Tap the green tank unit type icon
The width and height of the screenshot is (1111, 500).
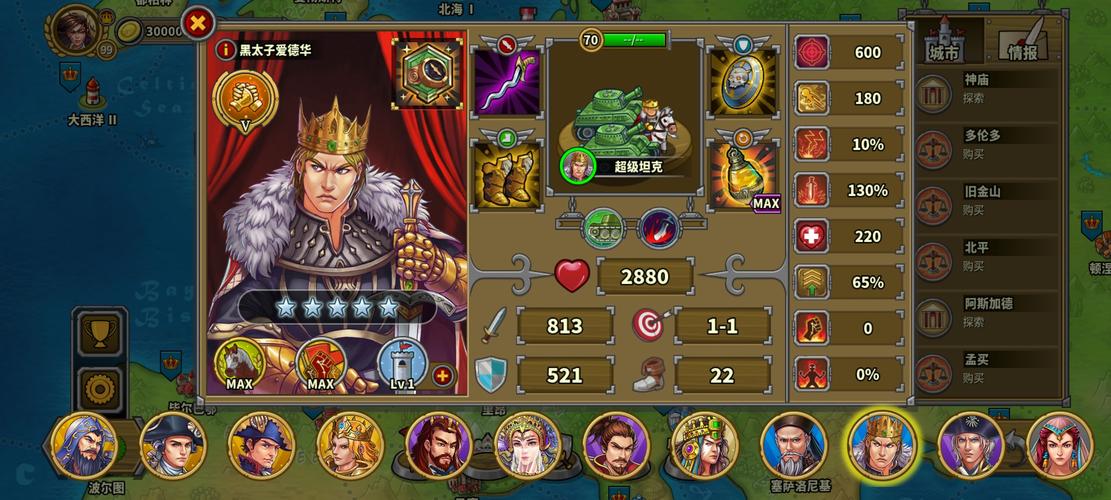coord(602,227)
